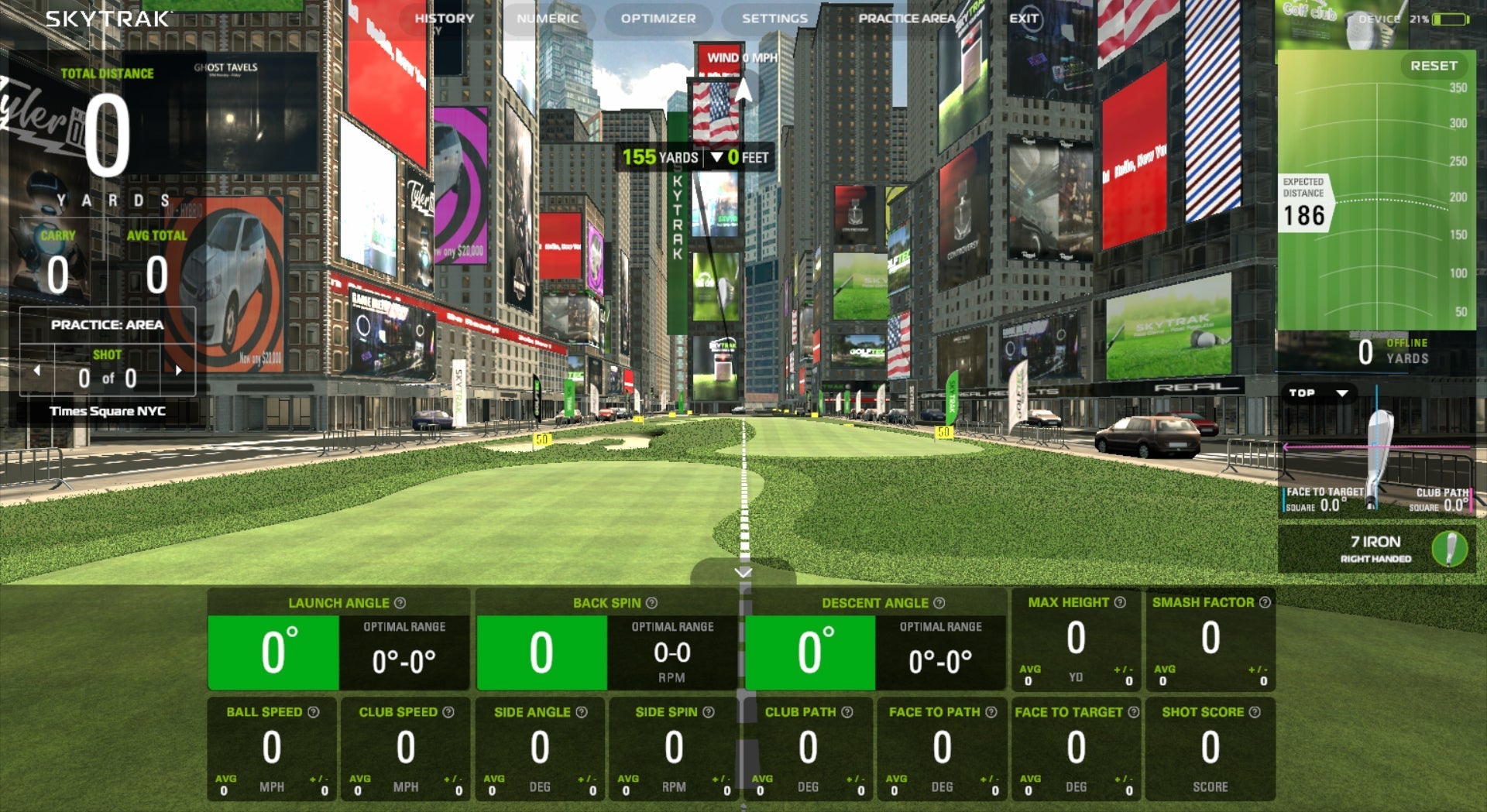Show help for Descent Angle
The height and width of the screenshot is (812, 1487).
(939, 603)
